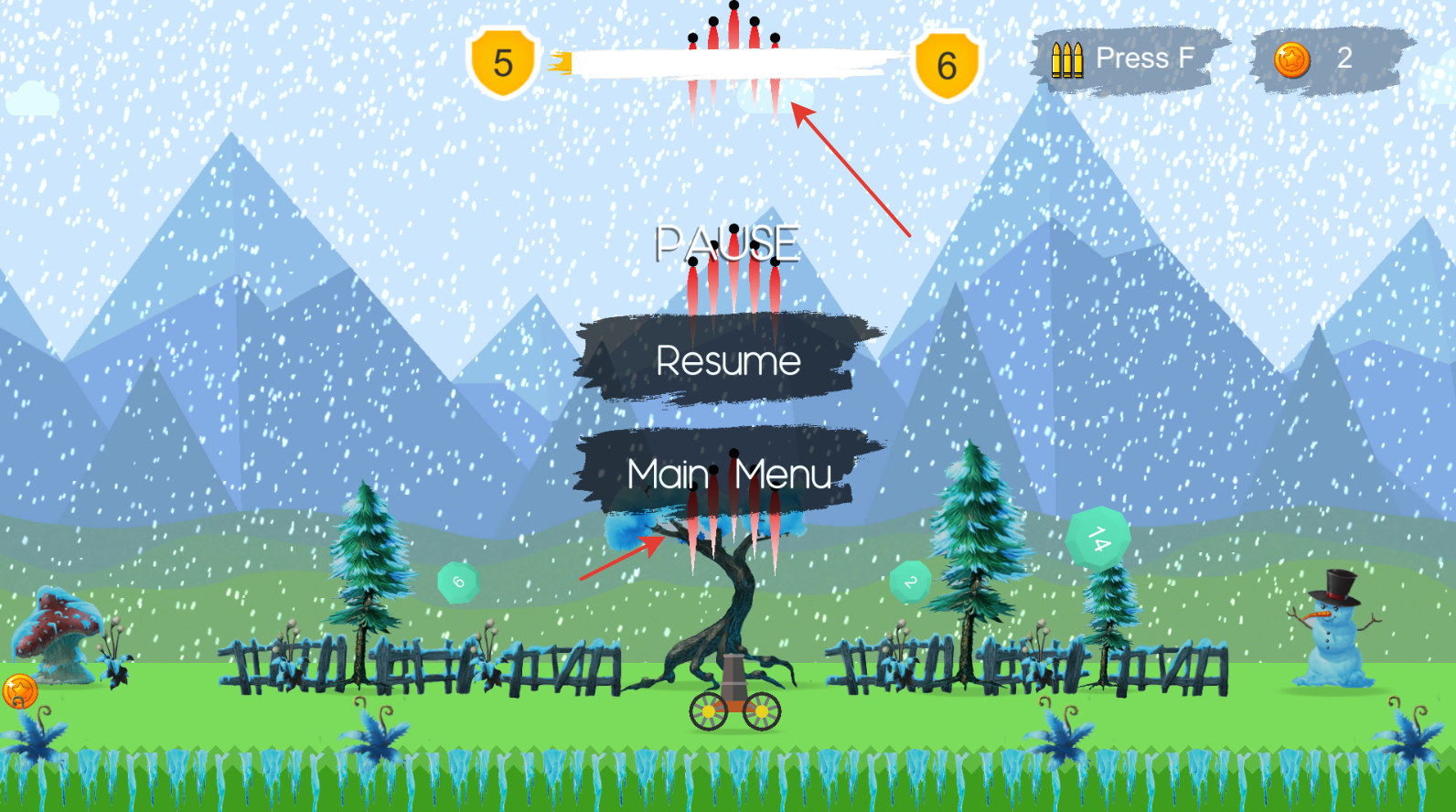Click the Press F label
The height and width of the screenshot is (812, 1456).
pos(1145,58)
